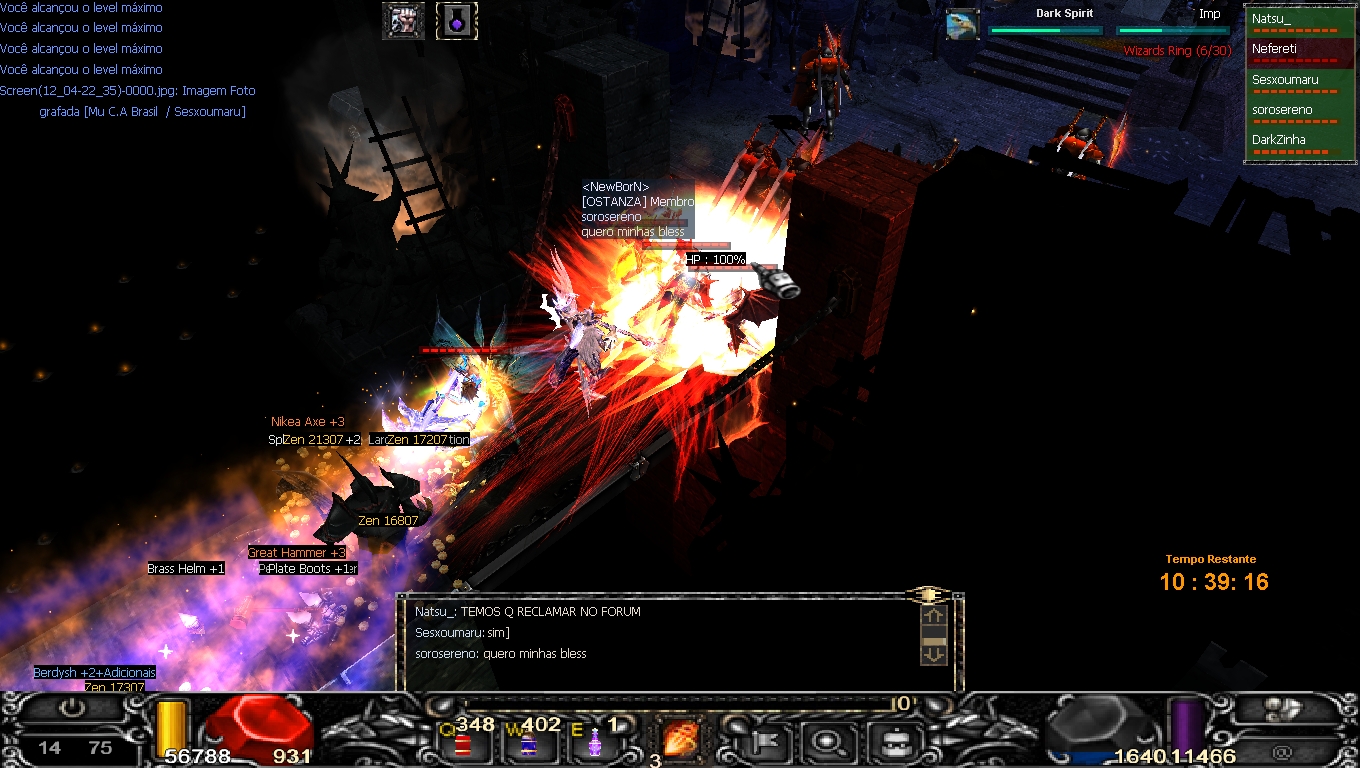Click the purple potion buff icon
This screenshot has height=768, width=1360.
pos(457,21)
